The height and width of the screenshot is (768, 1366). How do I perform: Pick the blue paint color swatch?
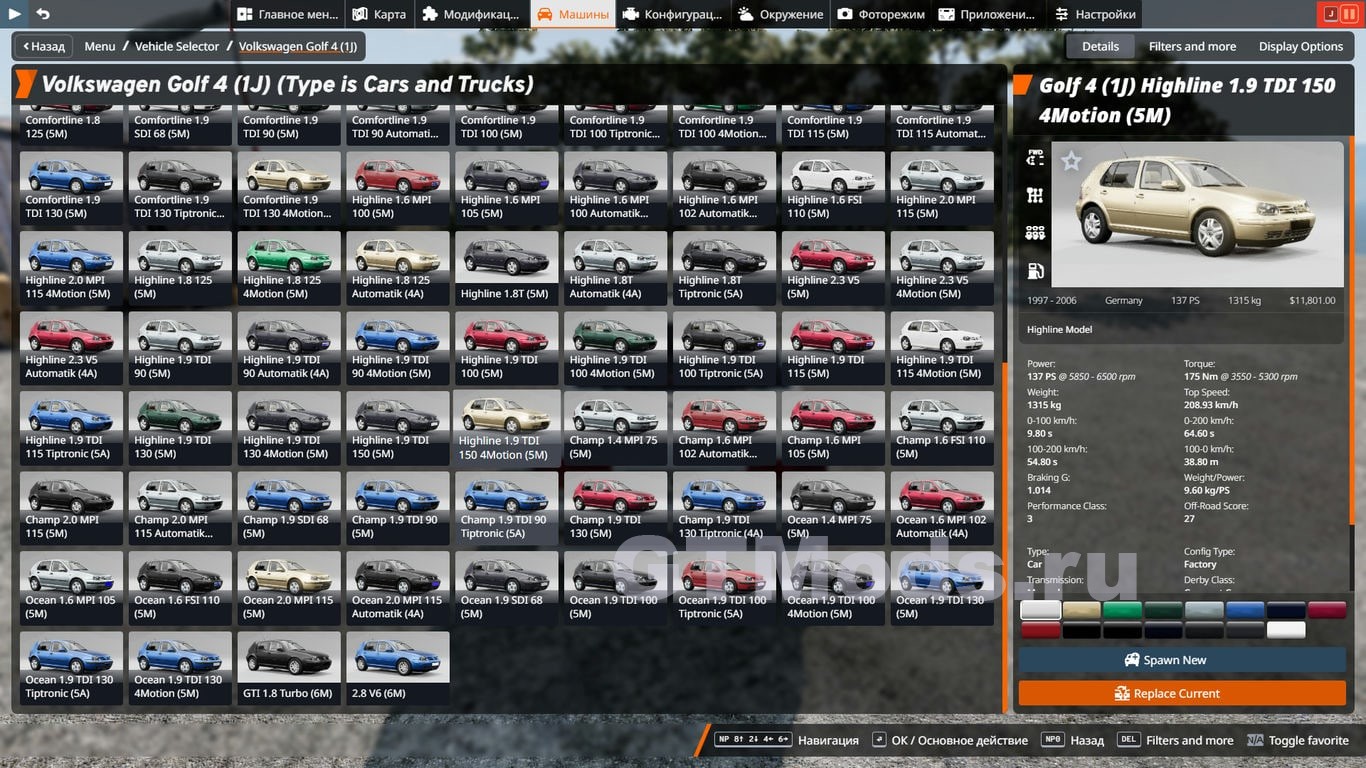pyautogui.click(x=1245, y=610)
